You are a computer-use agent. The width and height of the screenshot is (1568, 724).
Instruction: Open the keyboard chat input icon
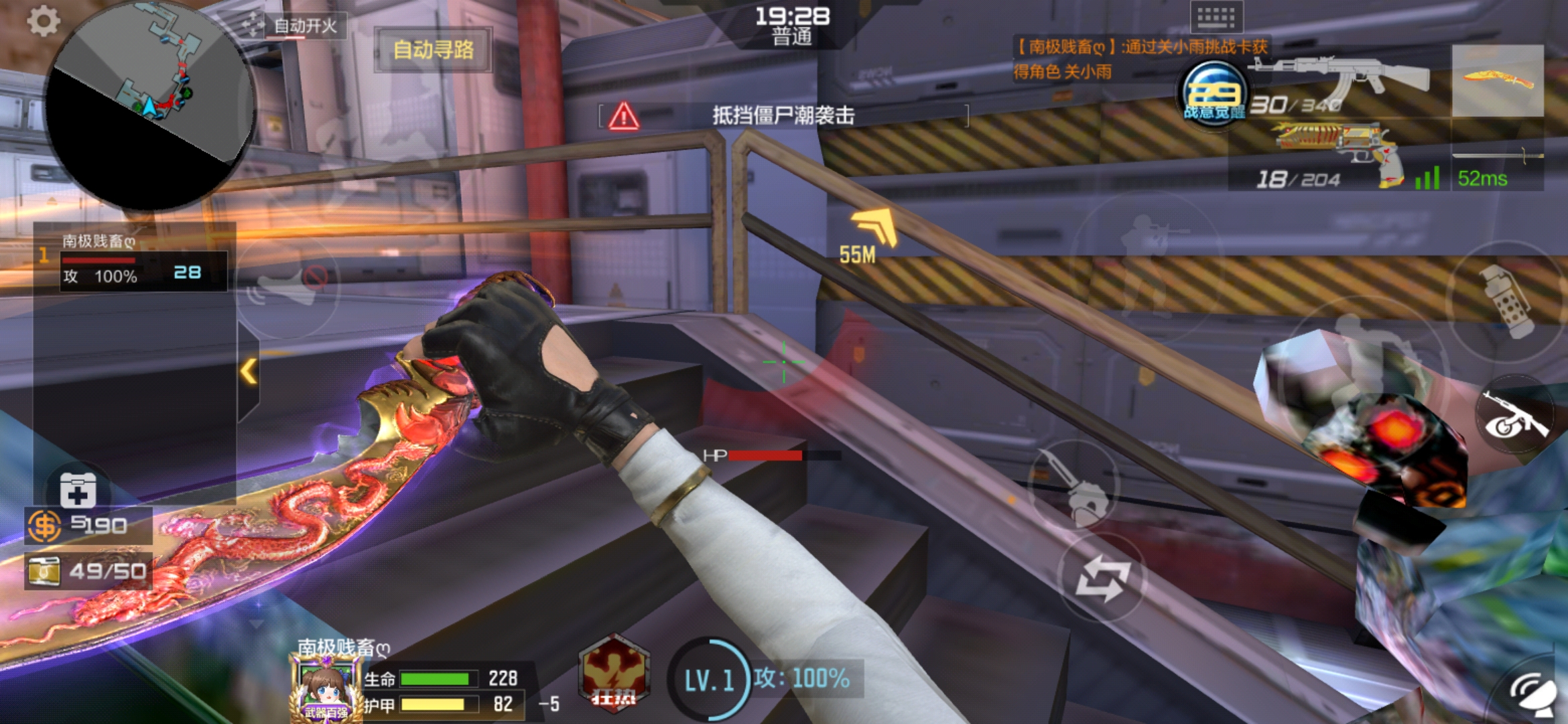pyautogui.click(x=1216, y=16)
